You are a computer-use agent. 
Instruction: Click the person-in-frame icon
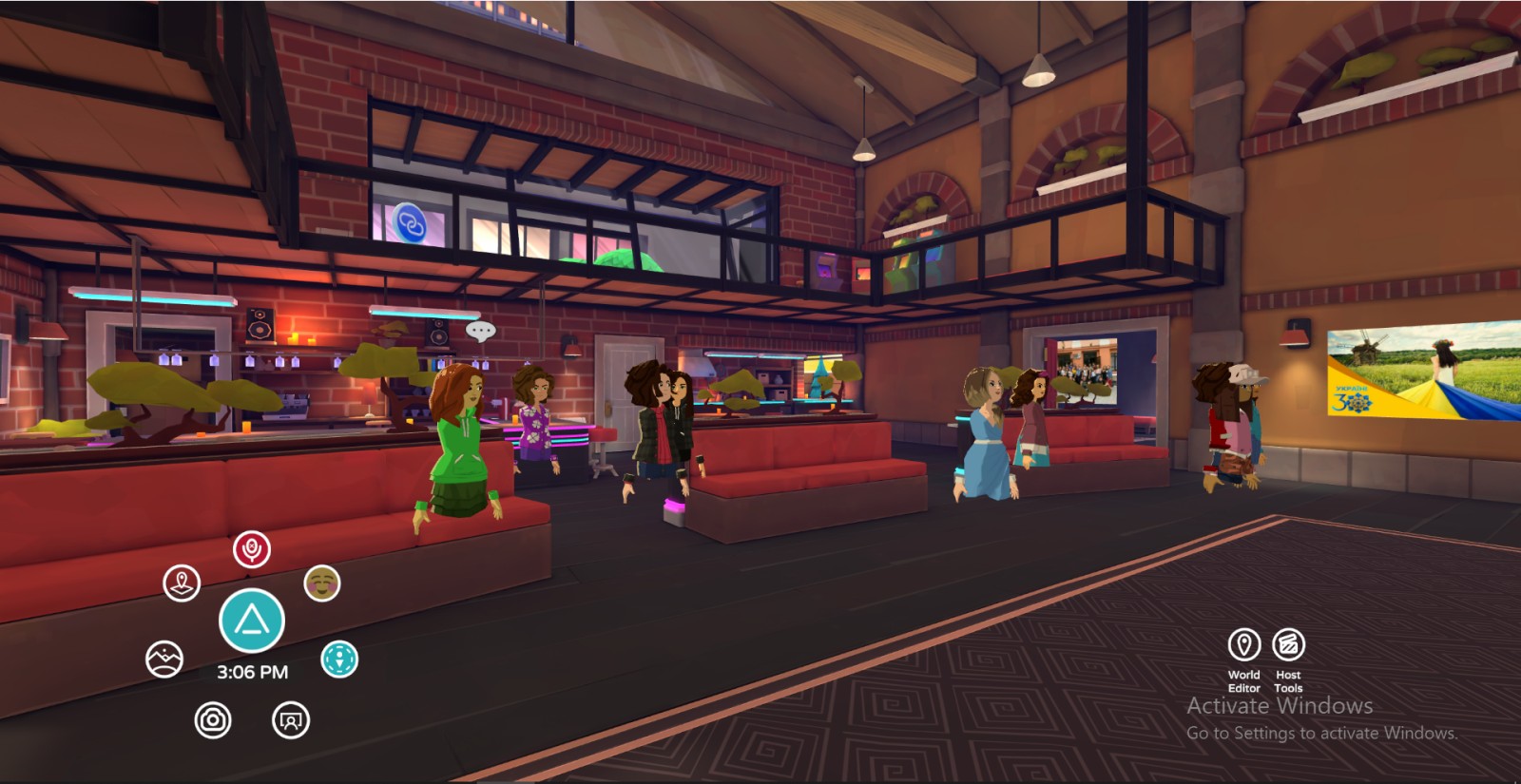click(291, 720)
